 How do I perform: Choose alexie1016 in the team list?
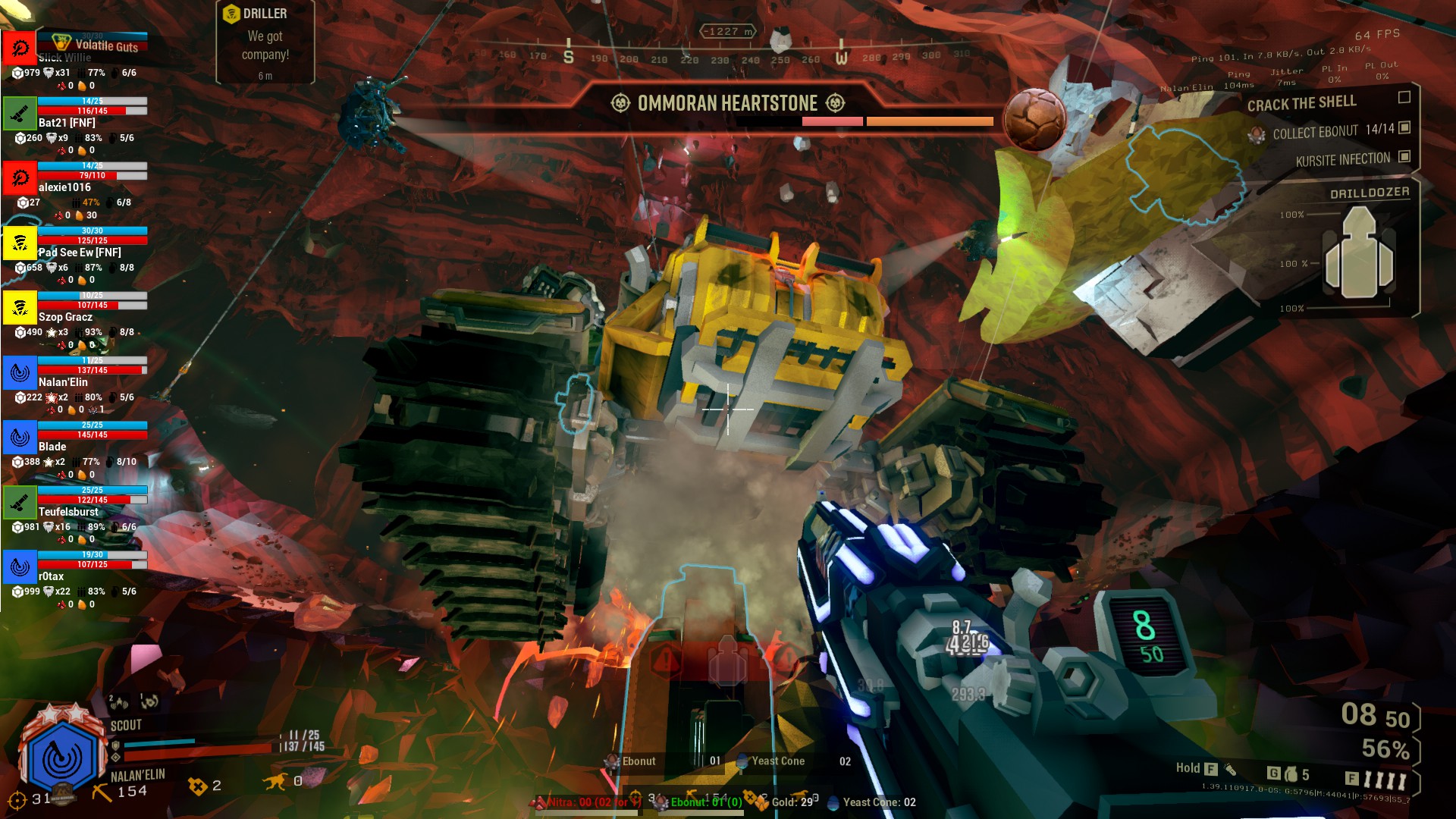coord(64,187)
